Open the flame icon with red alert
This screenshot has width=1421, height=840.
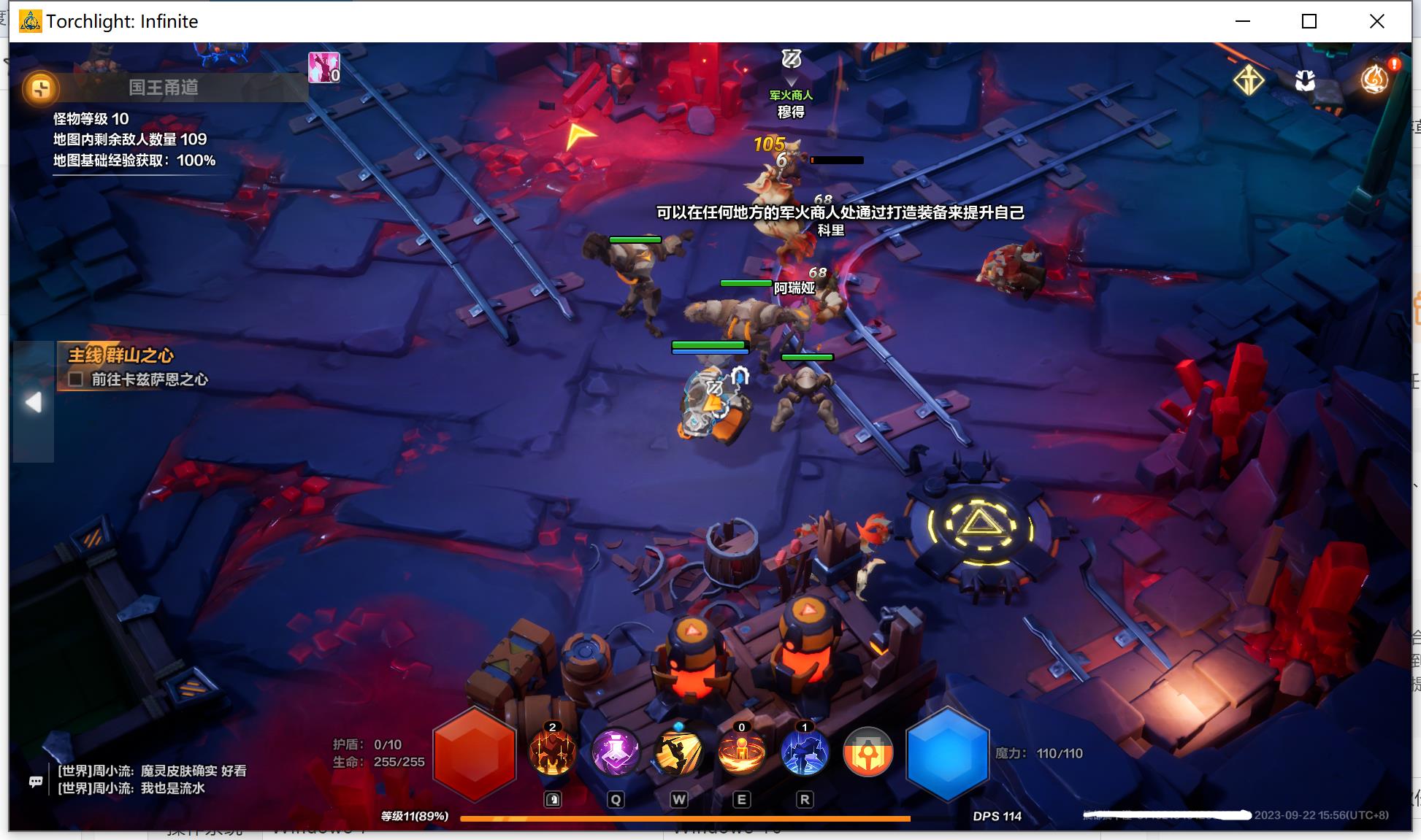click(1375, 78)
